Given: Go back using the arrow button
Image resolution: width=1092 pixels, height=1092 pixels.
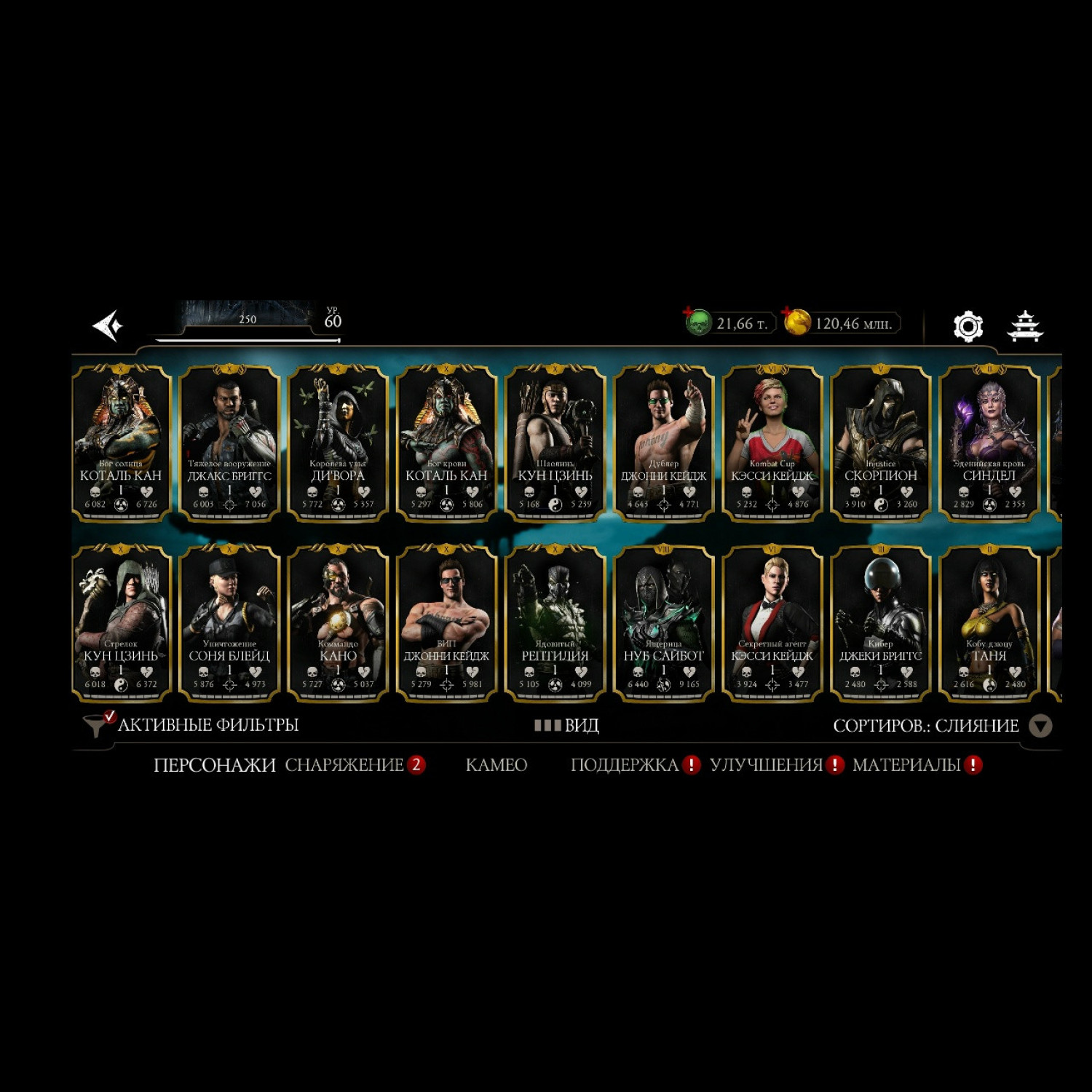Looking at the screenshot, I should [x=108, y=325].
